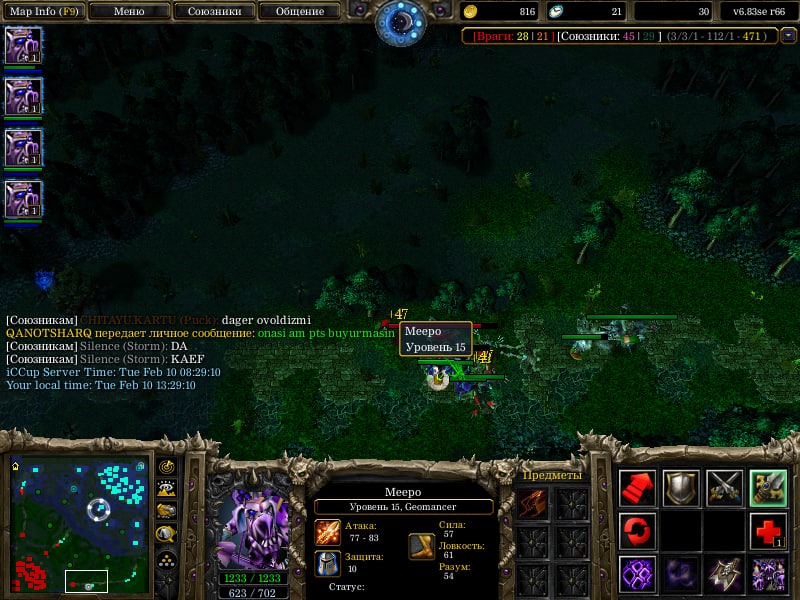This screenshot has width=800, height=600.
Task: Select the only occupied inventory item slot
Action: tap(533, 504)
